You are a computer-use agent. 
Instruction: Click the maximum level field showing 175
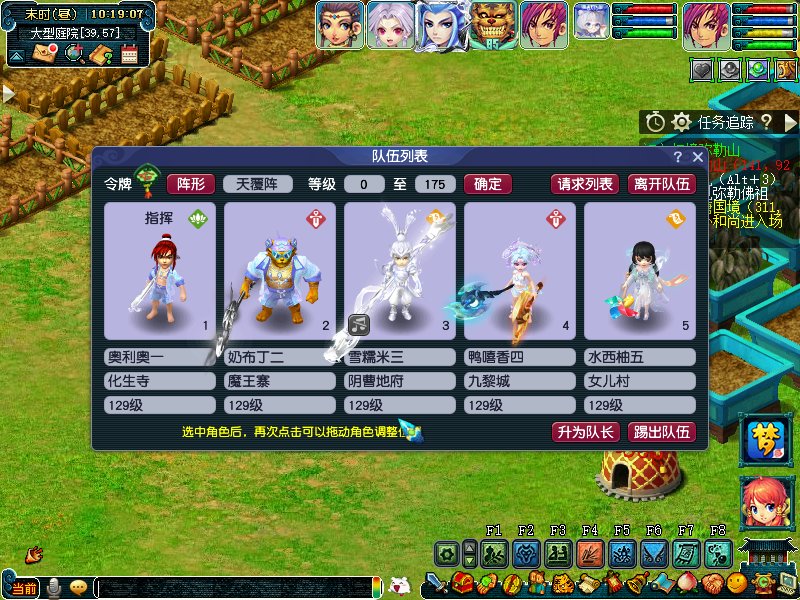pyautogui.click(x=435, y=184)
